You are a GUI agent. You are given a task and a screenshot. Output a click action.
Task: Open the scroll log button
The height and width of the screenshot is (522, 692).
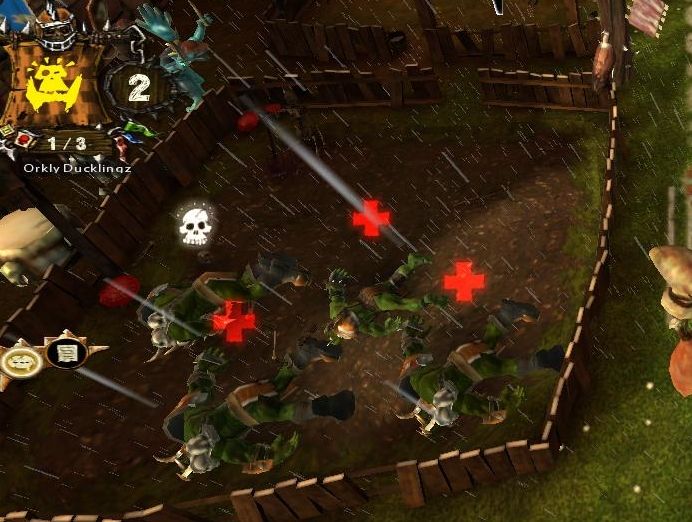pos(66,353)
